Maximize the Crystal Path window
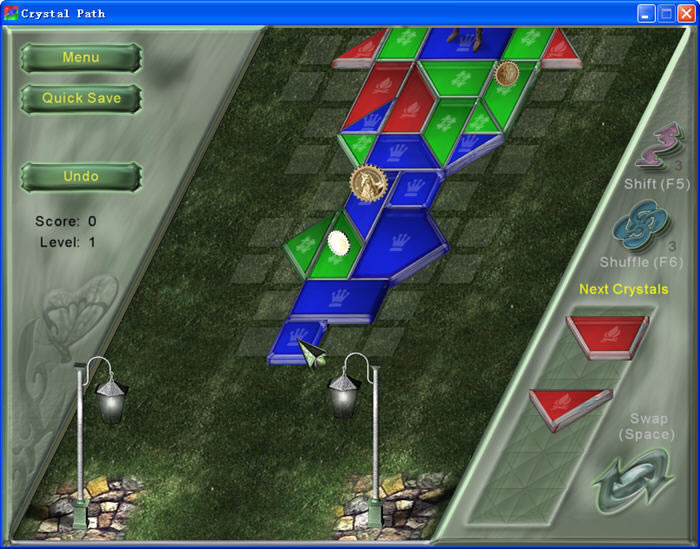 pyautogui.click(x=666, y=13)
